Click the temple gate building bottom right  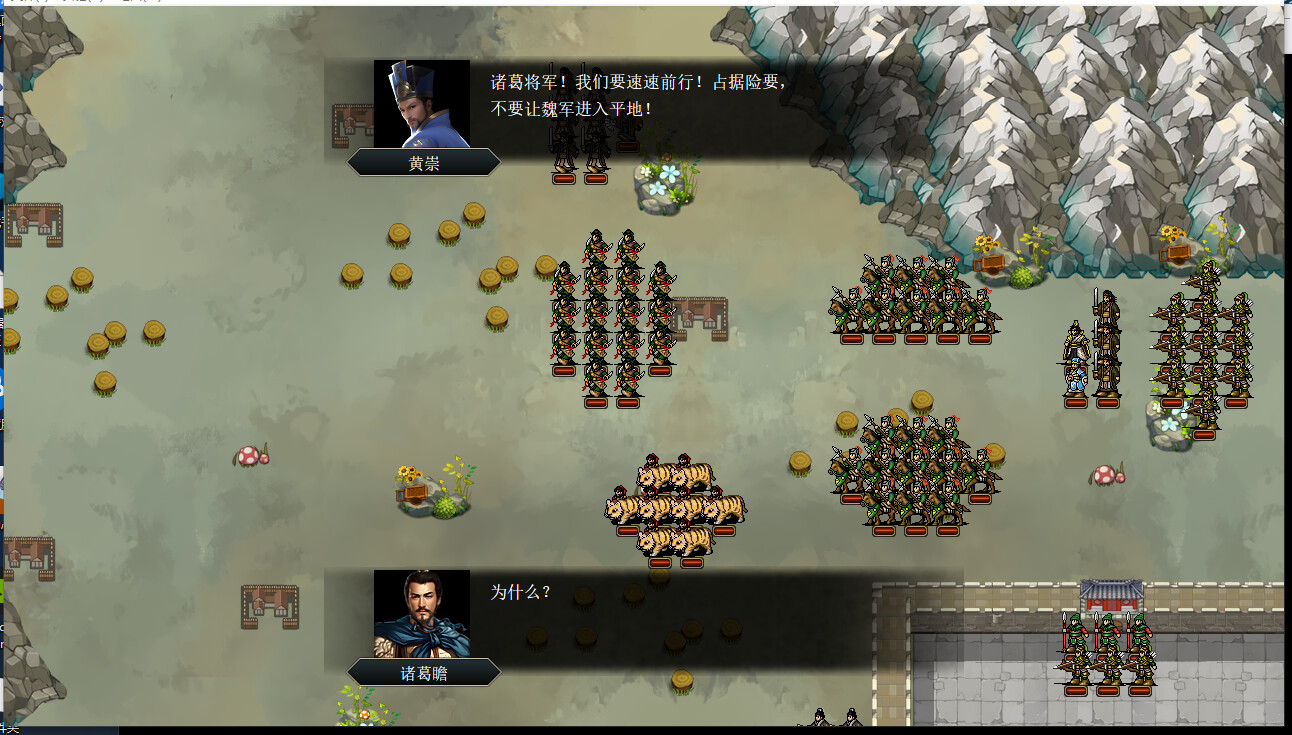pos(1110,595)
